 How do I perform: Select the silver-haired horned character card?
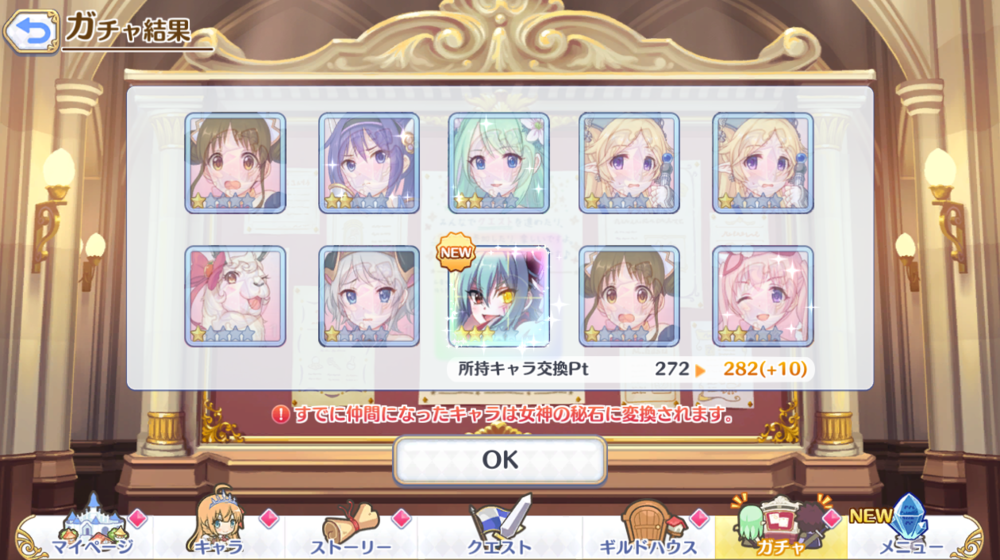[369, 296]
